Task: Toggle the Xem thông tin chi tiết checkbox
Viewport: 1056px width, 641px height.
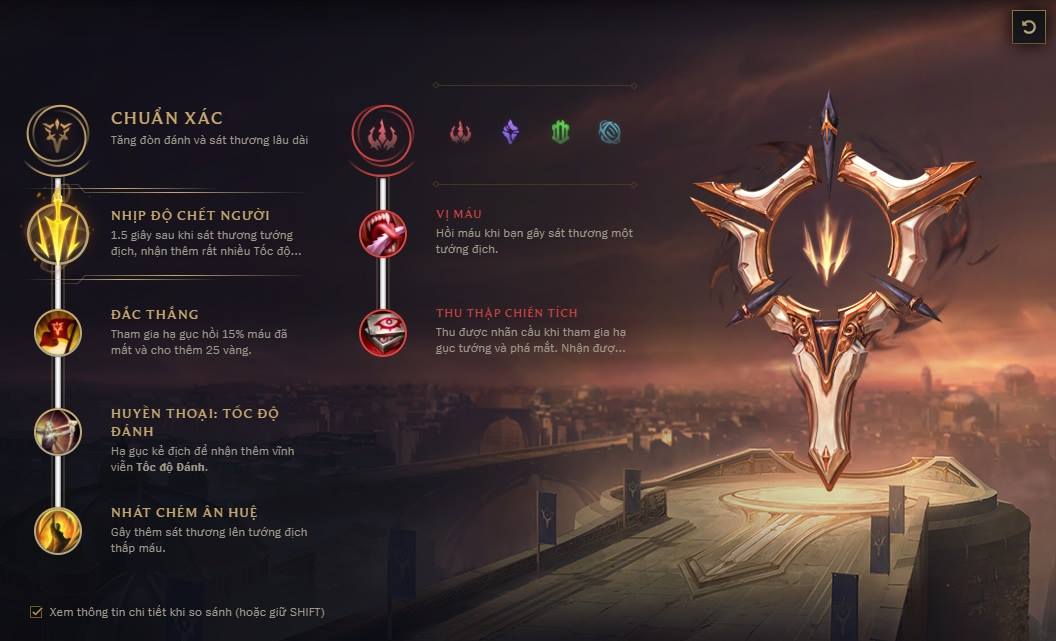Action: point(37,612)
